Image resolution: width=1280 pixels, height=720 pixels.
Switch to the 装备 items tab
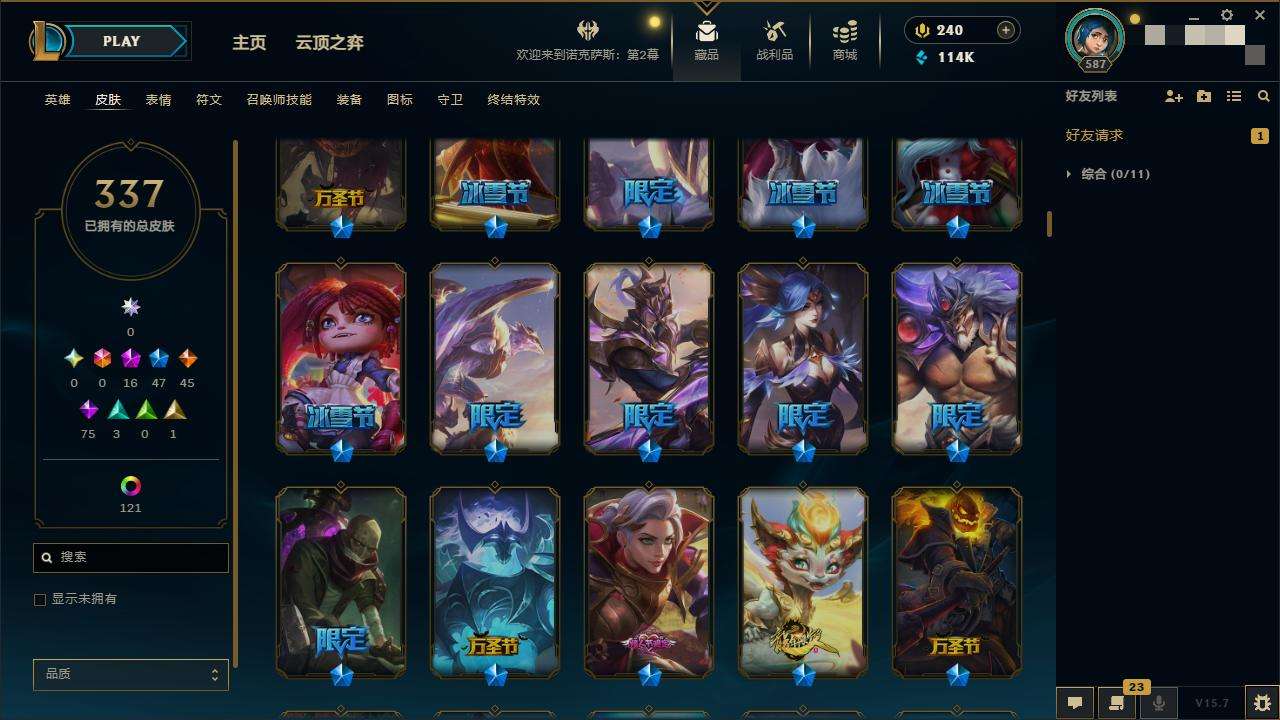[x=349, y=100]
